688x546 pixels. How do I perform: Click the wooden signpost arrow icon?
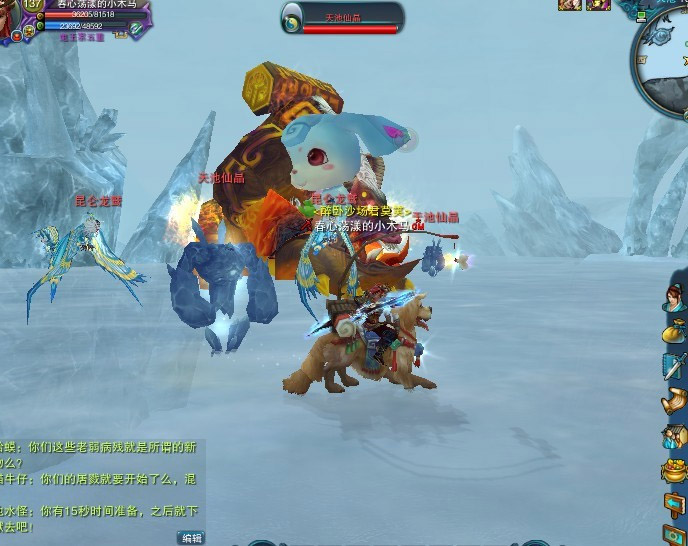click(675, 503)
